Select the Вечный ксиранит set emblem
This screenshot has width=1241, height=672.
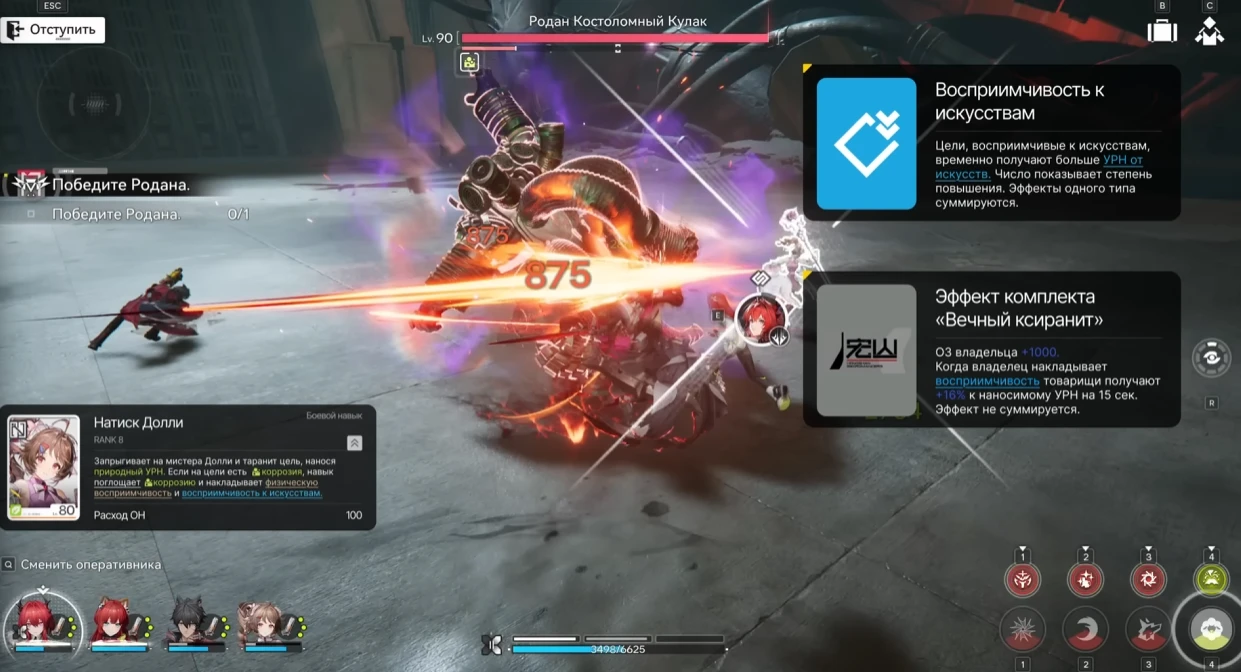click(x=866, y=350)
